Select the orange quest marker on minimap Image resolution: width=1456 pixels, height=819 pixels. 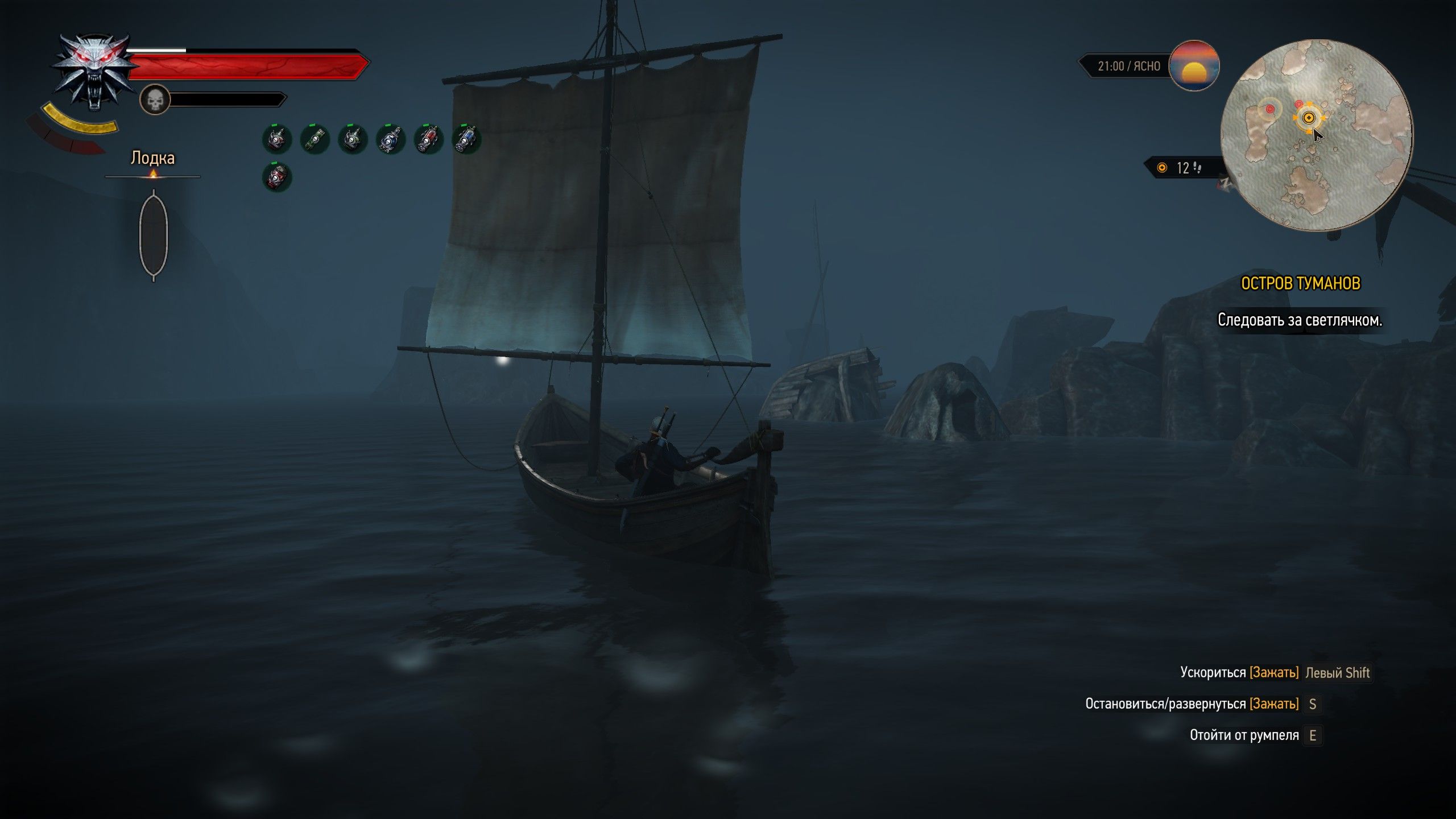1309,118
